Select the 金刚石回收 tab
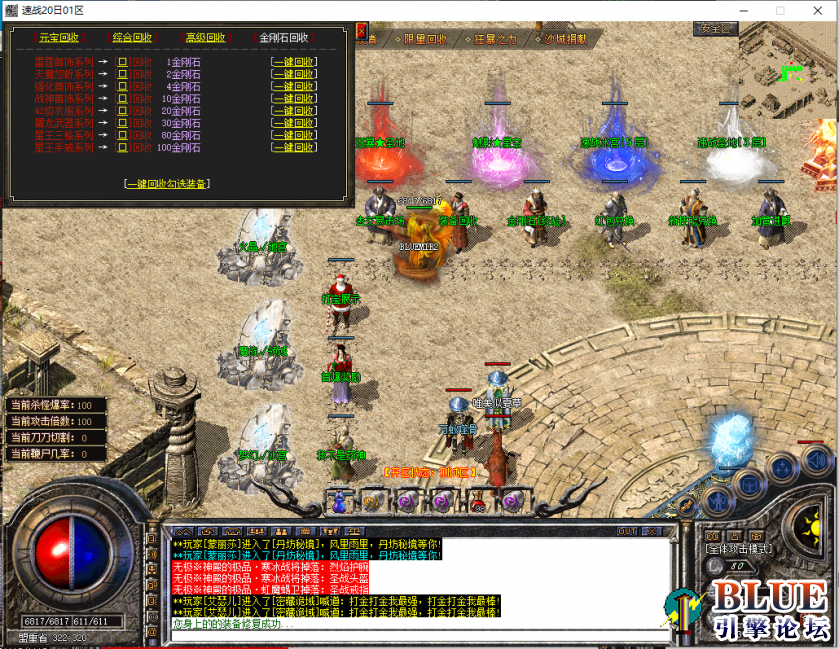The image size is (839, 649). point(284,38)
